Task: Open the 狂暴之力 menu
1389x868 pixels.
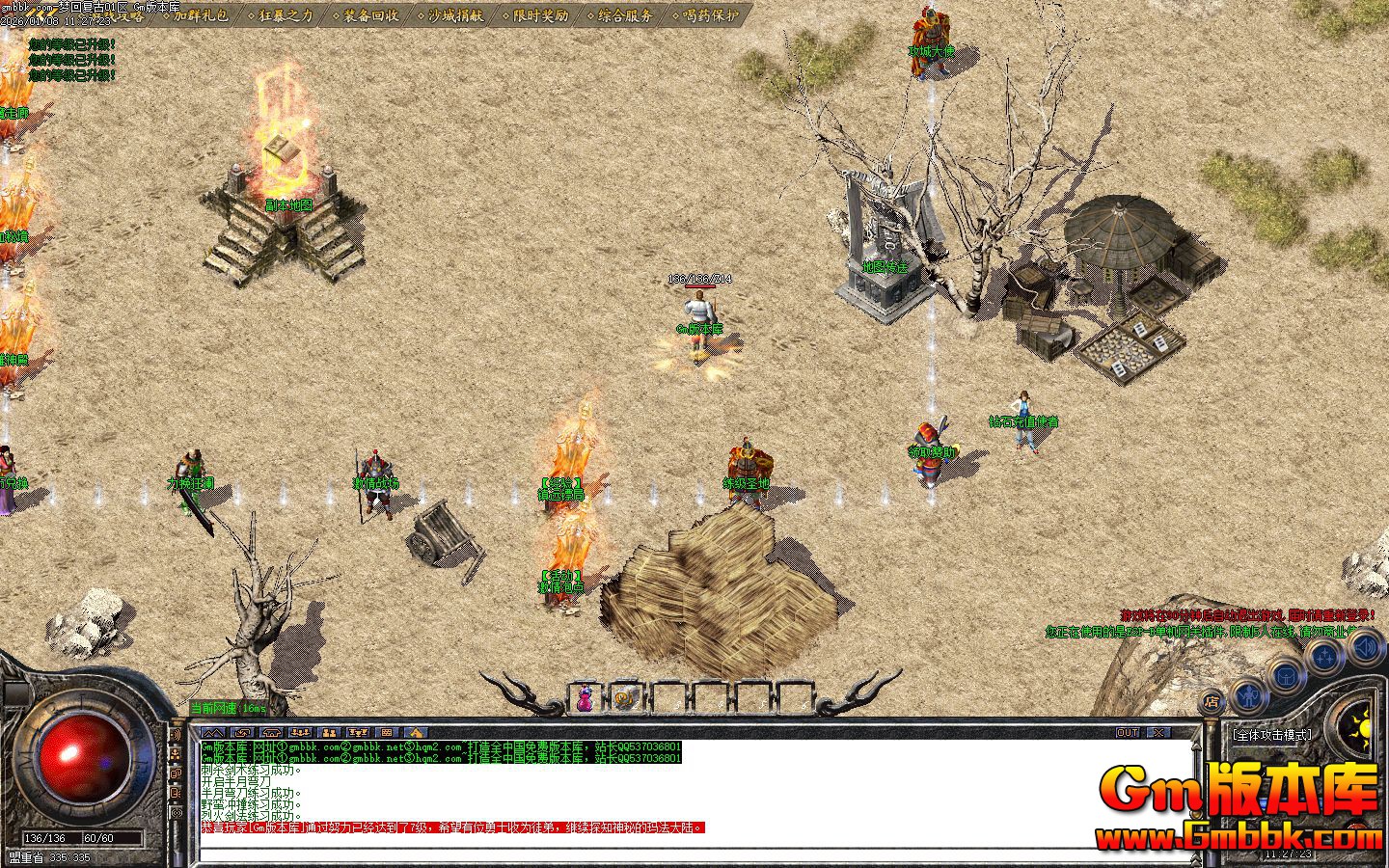Action: [286, 14]
